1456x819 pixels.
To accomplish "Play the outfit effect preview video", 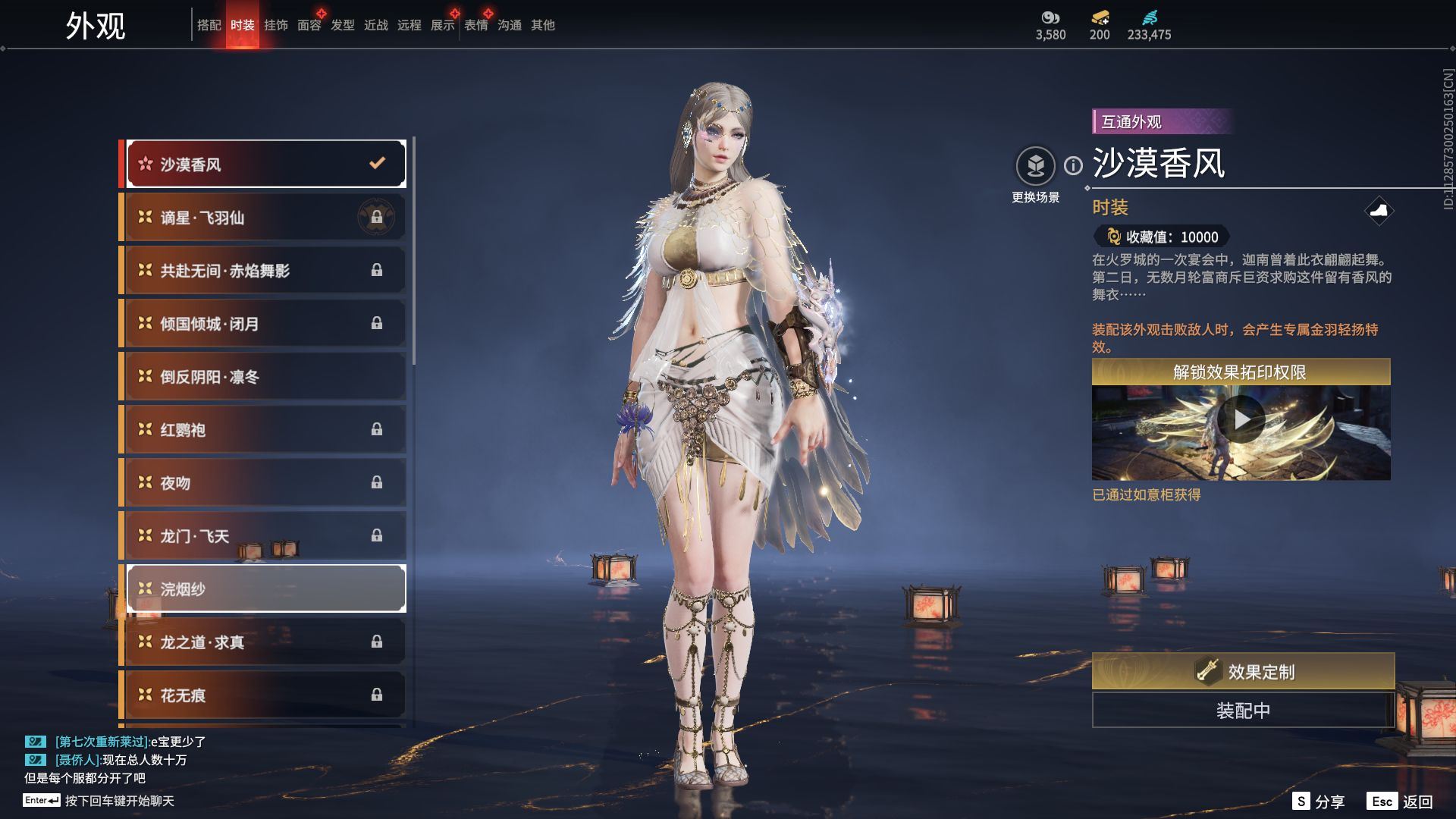I will pyautogui.click(x=1241, y=419).
